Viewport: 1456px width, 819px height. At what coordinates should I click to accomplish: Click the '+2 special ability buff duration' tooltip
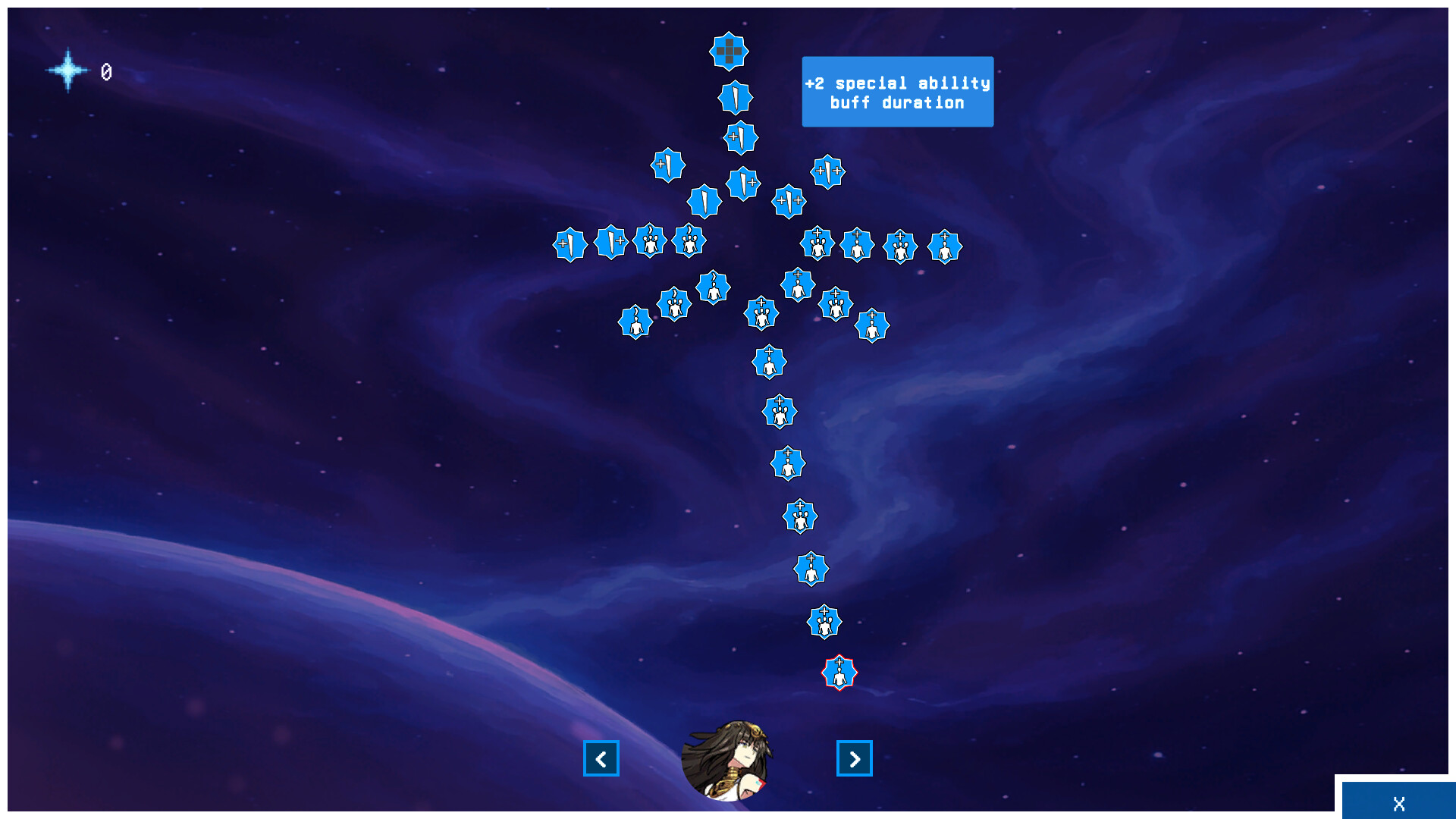click(897, 91)
